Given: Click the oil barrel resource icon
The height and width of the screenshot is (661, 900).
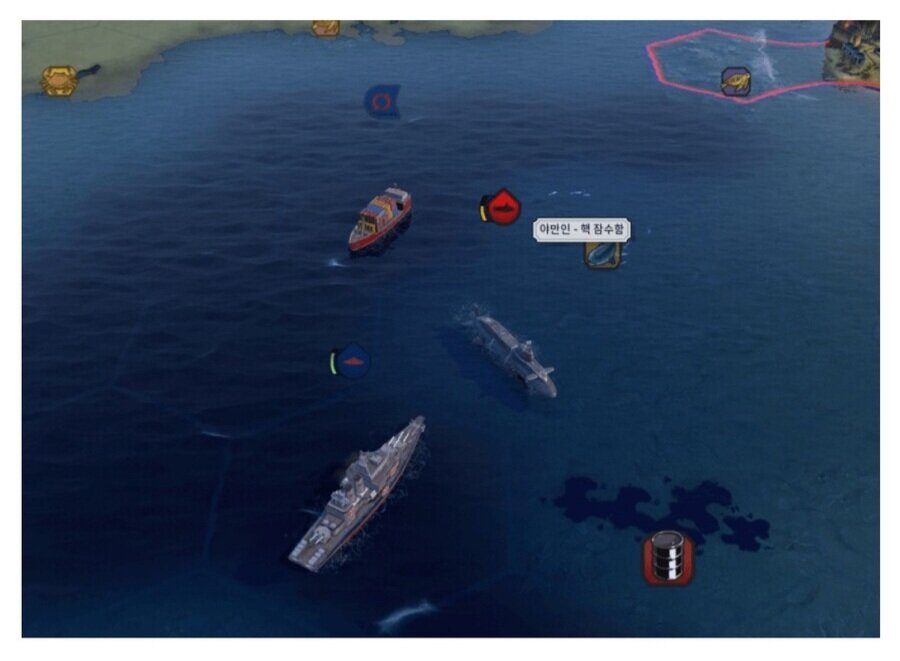Looking at the screenshot, I should [667, 558].
